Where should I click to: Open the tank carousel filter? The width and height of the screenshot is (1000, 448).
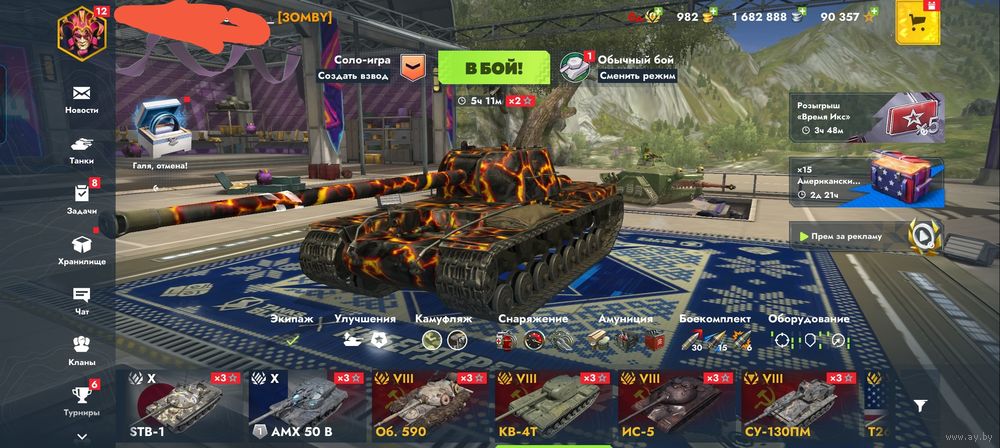pyautogui.click(x=920, y=405)
